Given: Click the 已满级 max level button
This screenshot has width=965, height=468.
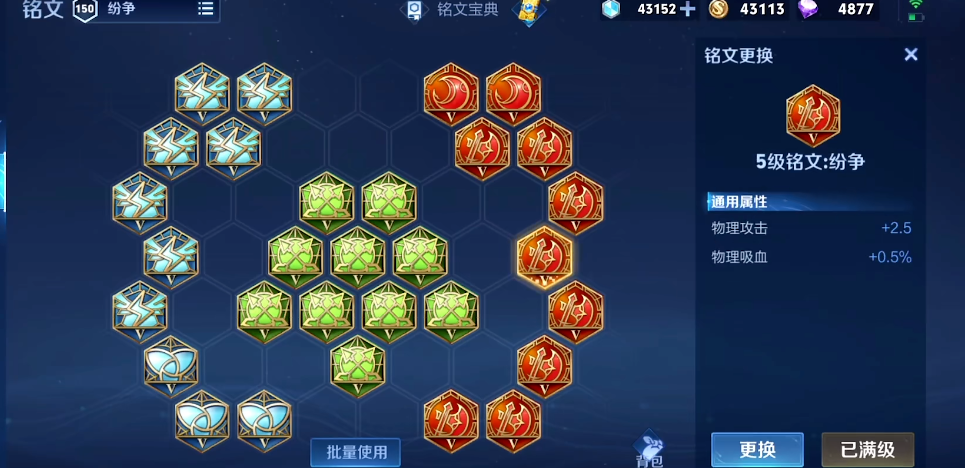Looking at the screenshot, I should click(x=867, y=449).
